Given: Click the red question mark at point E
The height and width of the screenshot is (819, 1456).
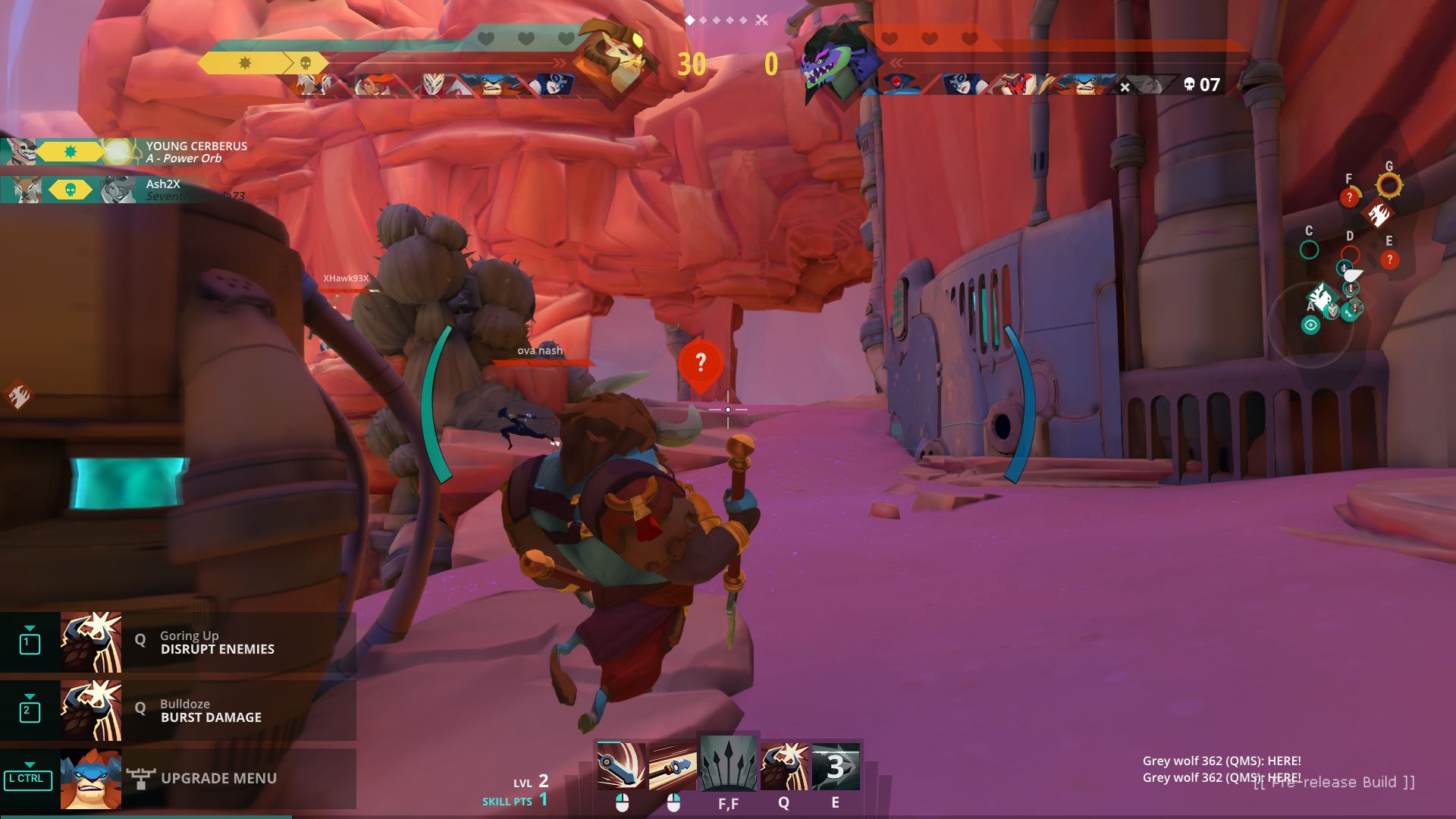Looking at the screenshot, I should pyautogui.click(x=1389, y=260).
